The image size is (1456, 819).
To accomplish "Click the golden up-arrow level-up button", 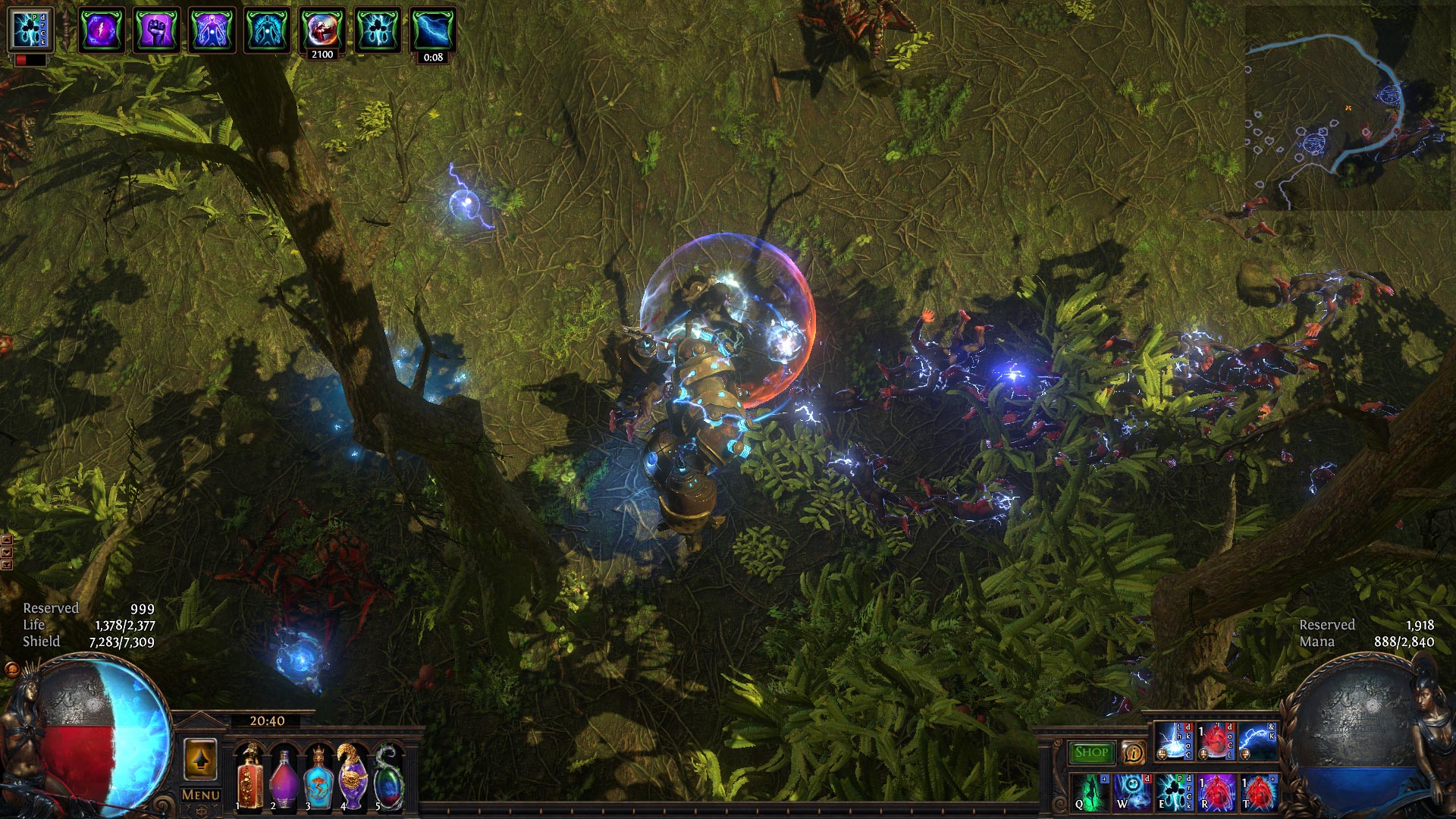I will click(x=200, y=758).
